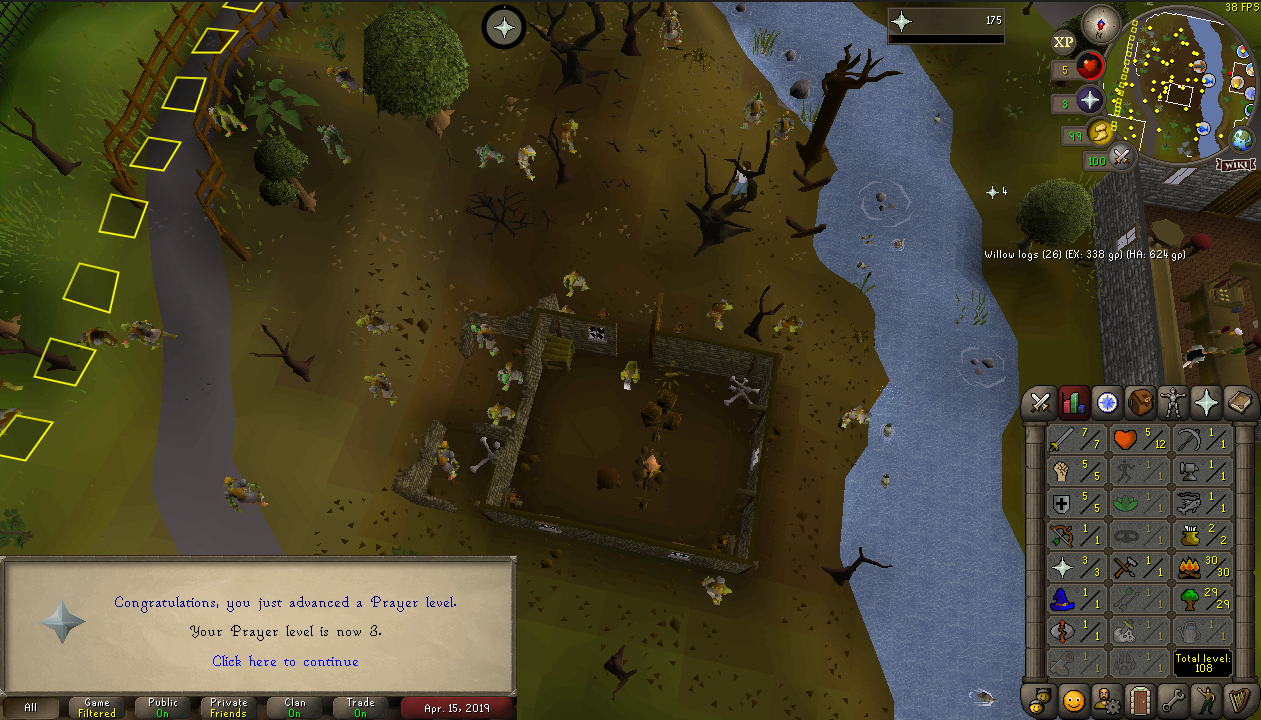Open the Prayer tab
1261x720 pixels.
point(1207,403)
